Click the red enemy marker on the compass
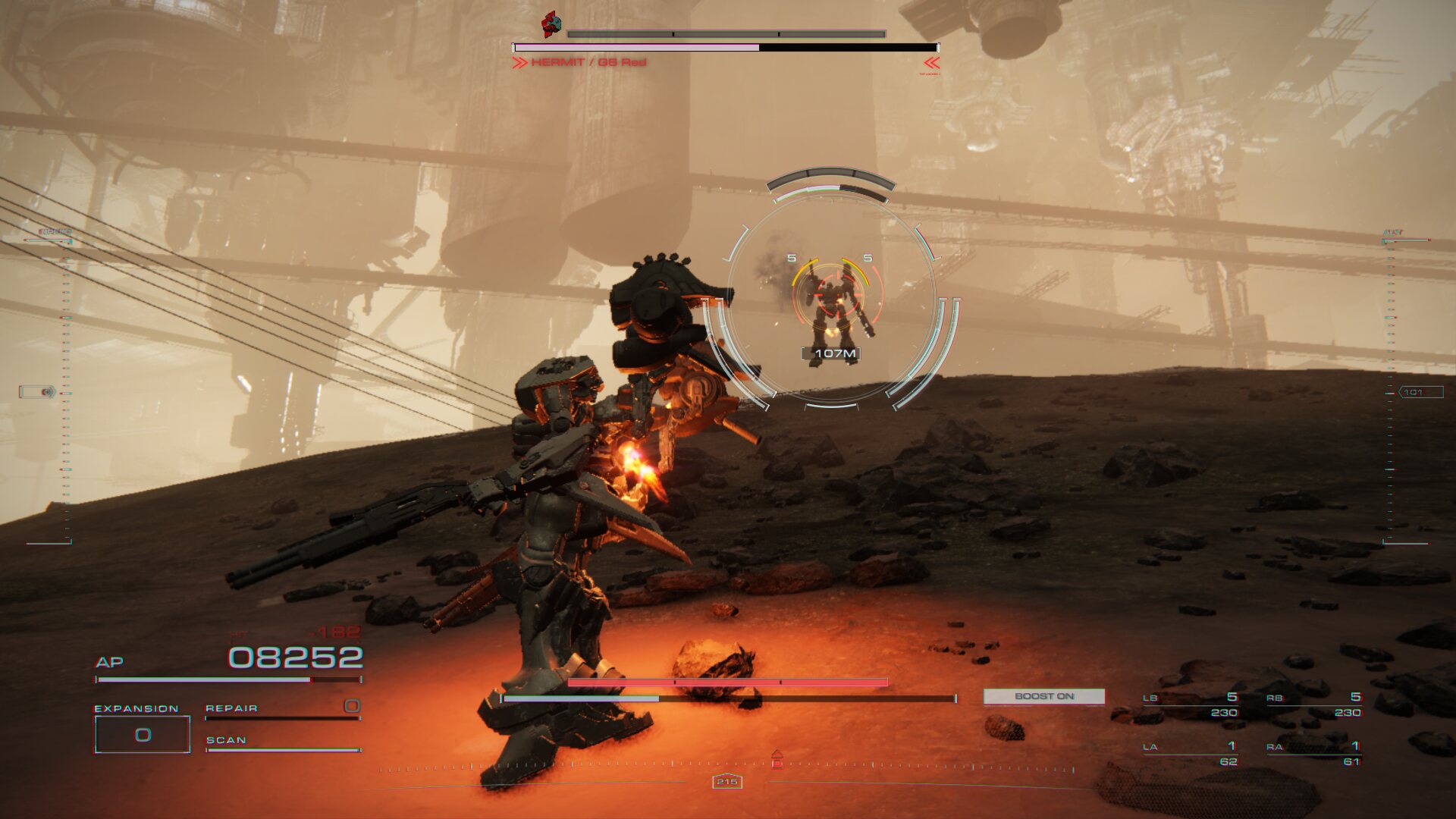 click(x=777, y=759)
